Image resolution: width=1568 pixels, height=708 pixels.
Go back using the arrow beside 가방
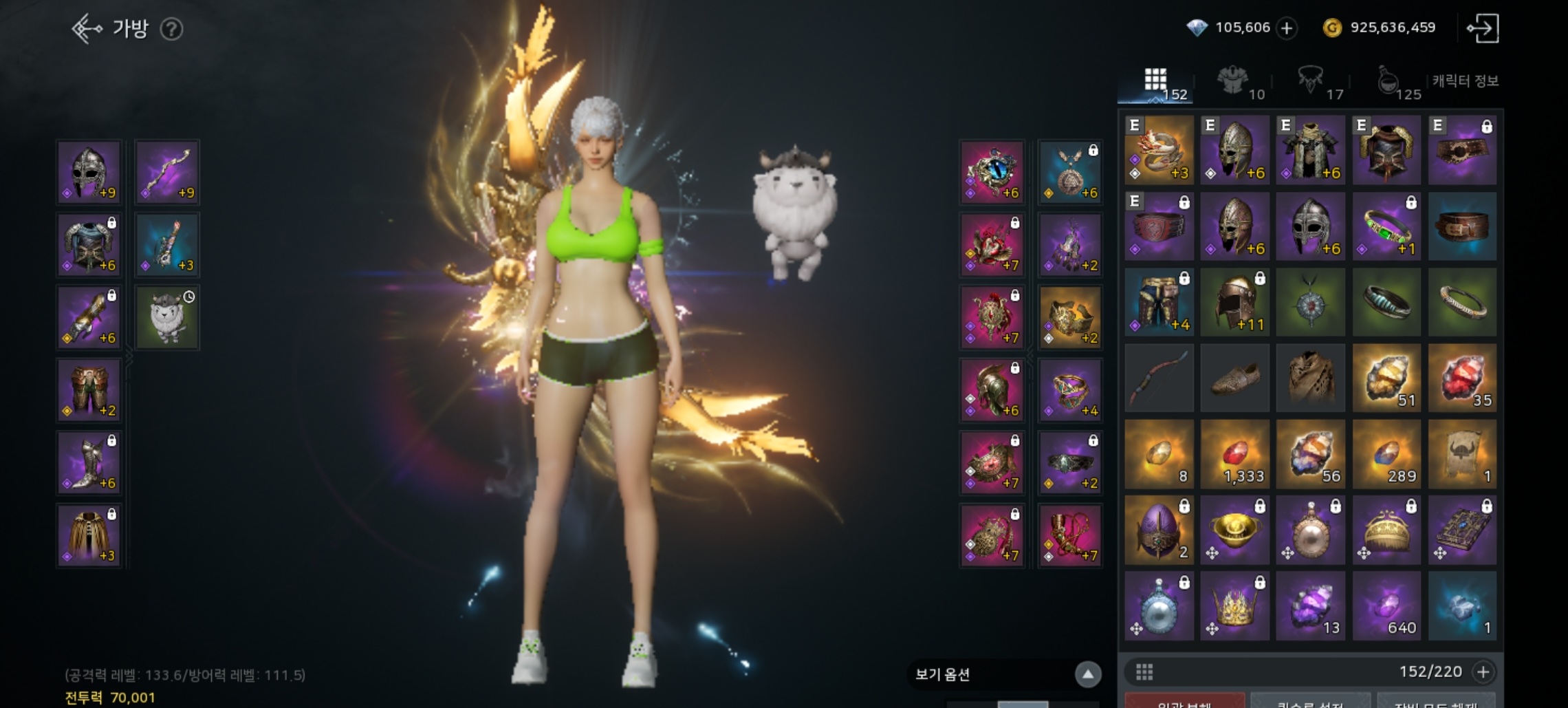pos(87,29)
